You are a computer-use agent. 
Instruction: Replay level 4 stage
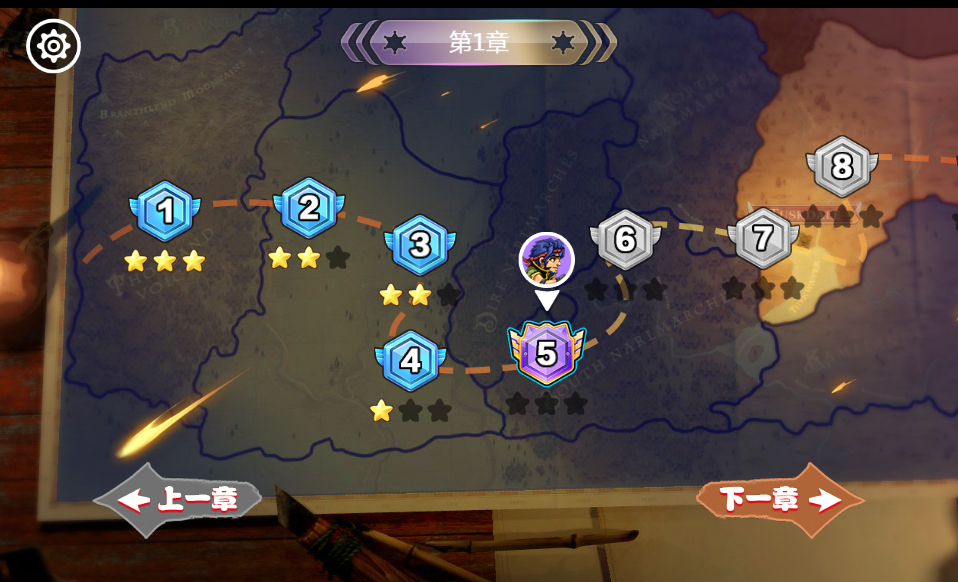410,360
